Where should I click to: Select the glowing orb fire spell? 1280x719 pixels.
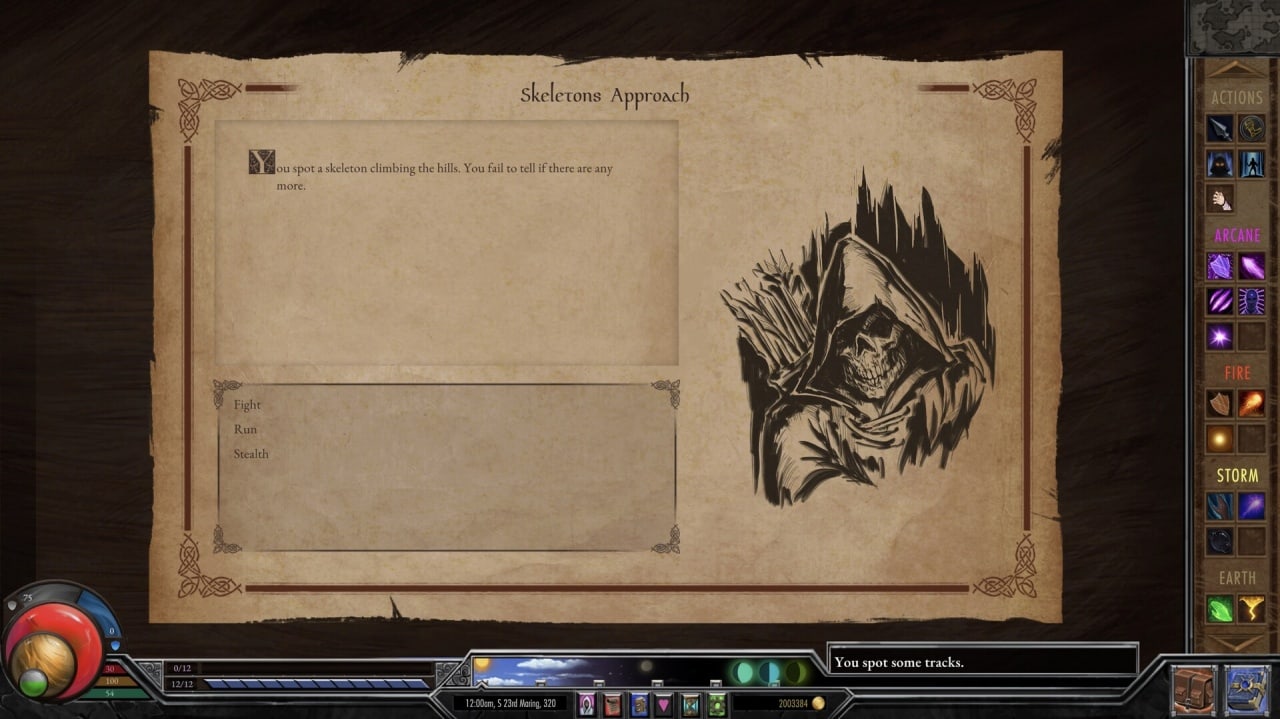(1219, 438)
